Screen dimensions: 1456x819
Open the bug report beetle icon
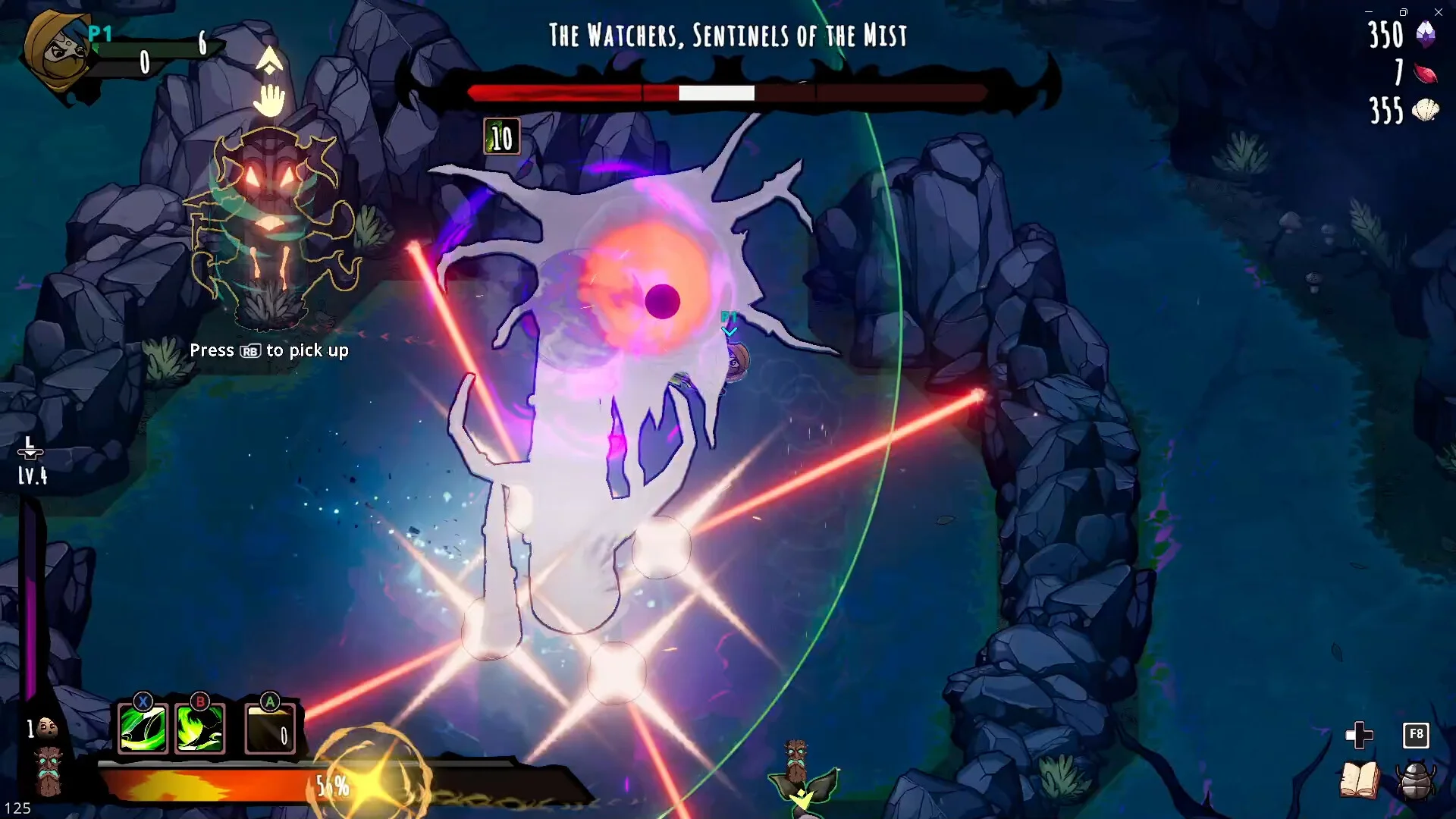tap(1415, 780)
